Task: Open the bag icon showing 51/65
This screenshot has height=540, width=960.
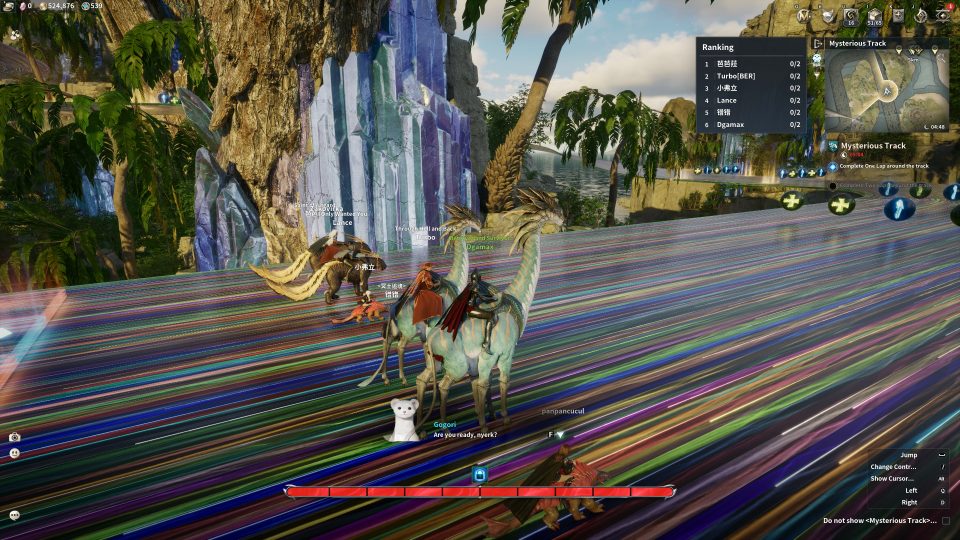Action: coord(874,15)
